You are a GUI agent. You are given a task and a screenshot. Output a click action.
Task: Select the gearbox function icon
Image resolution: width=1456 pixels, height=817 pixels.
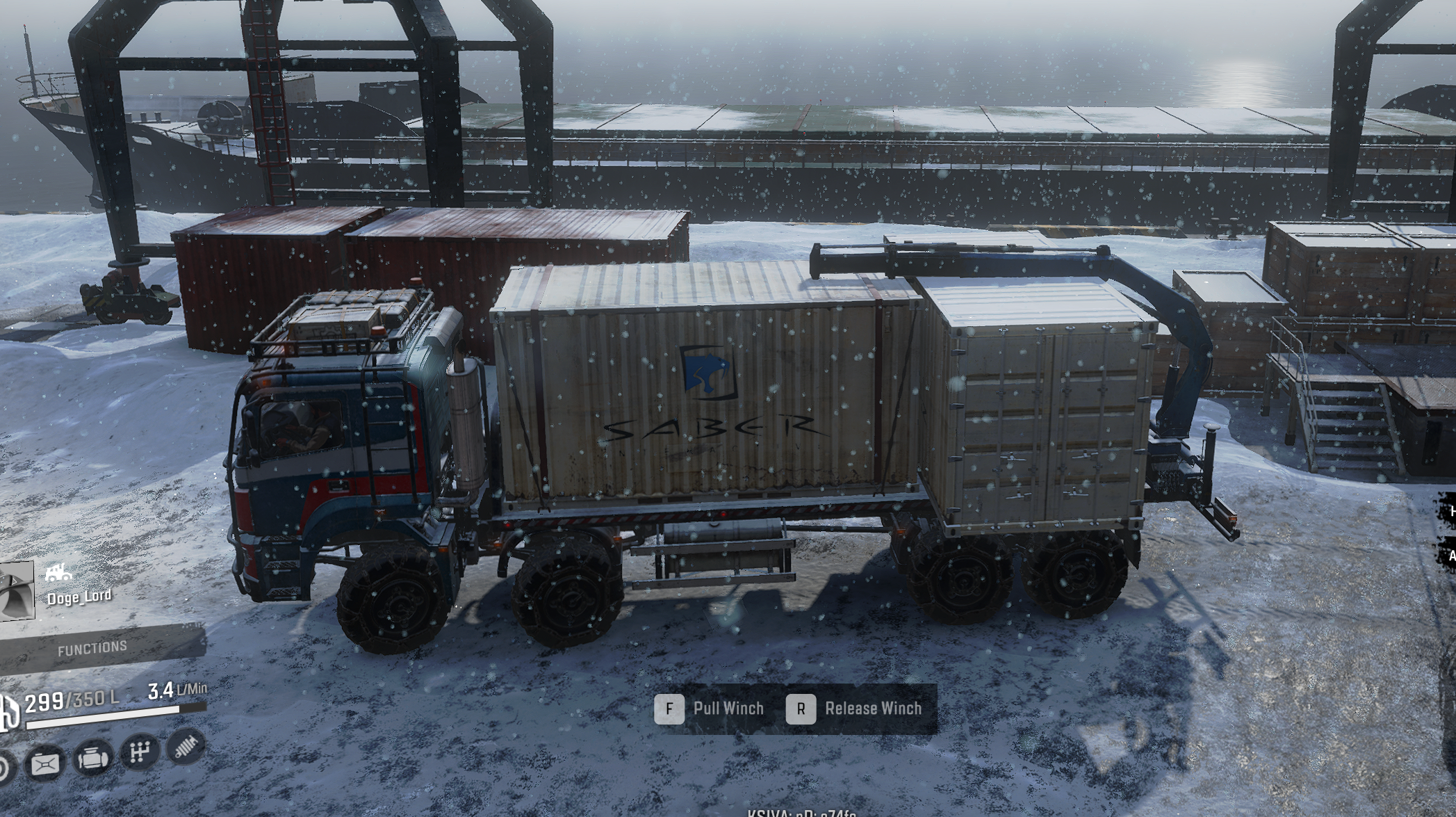click(x=140, y=755)
